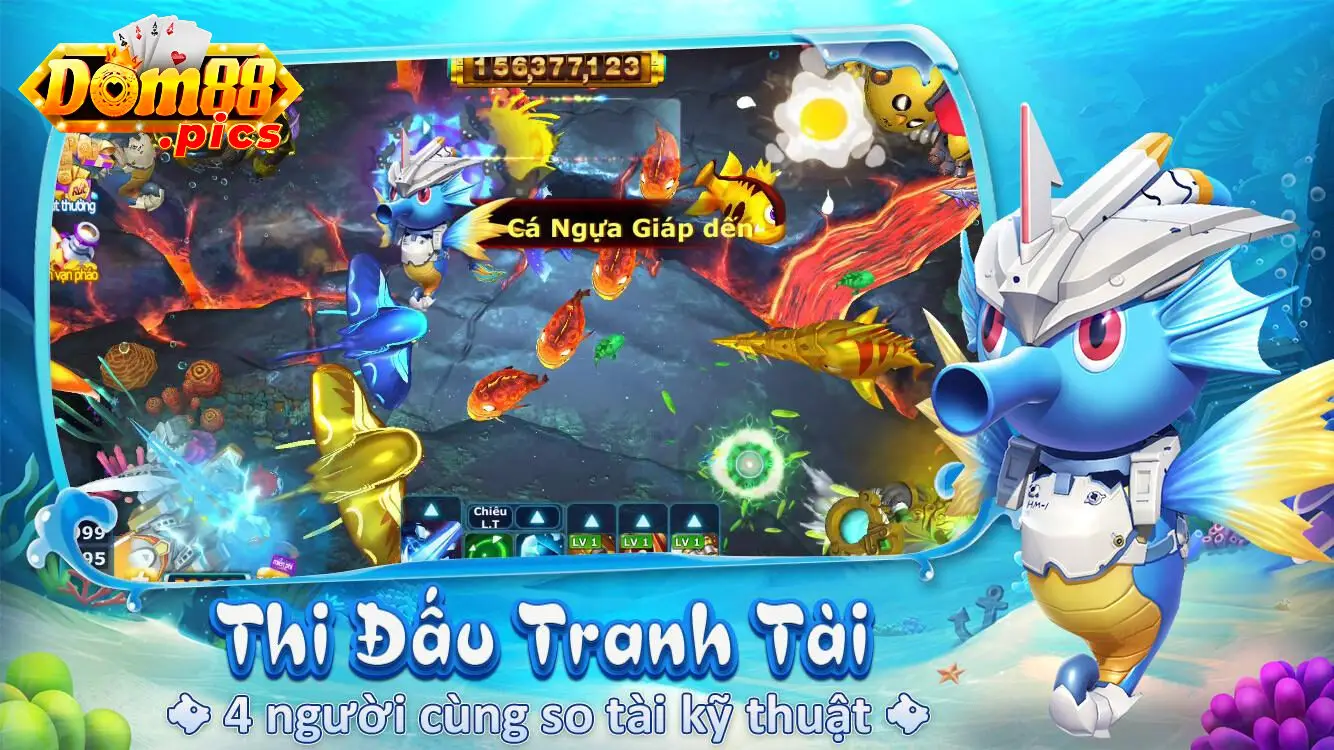Click the upgrade arrow above the radar skill
The width and height of the screenshot is (1334, 750).
(x=487, y=517)
